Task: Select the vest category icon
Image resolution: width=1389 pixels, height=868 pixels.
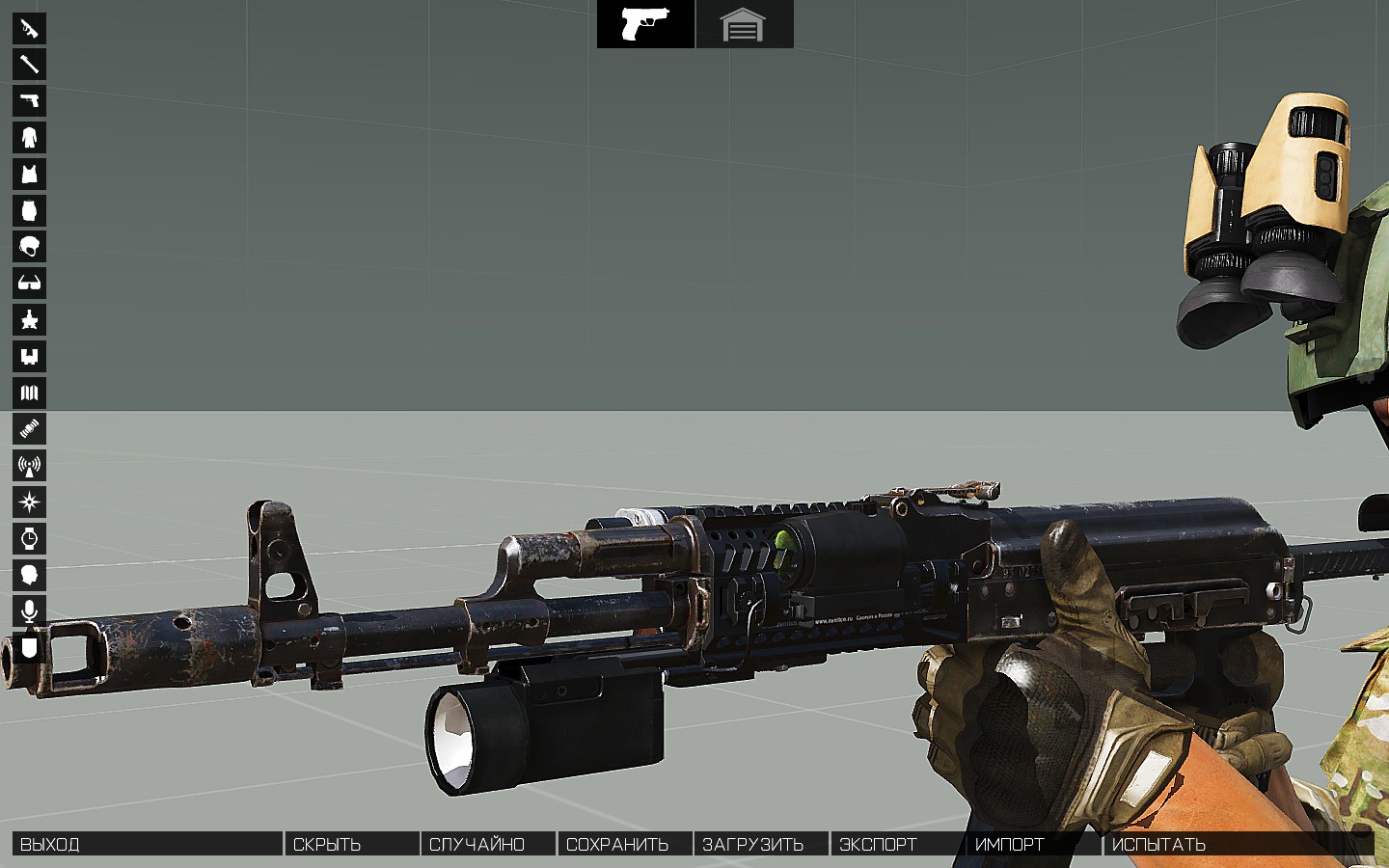Action: point(29,174)
